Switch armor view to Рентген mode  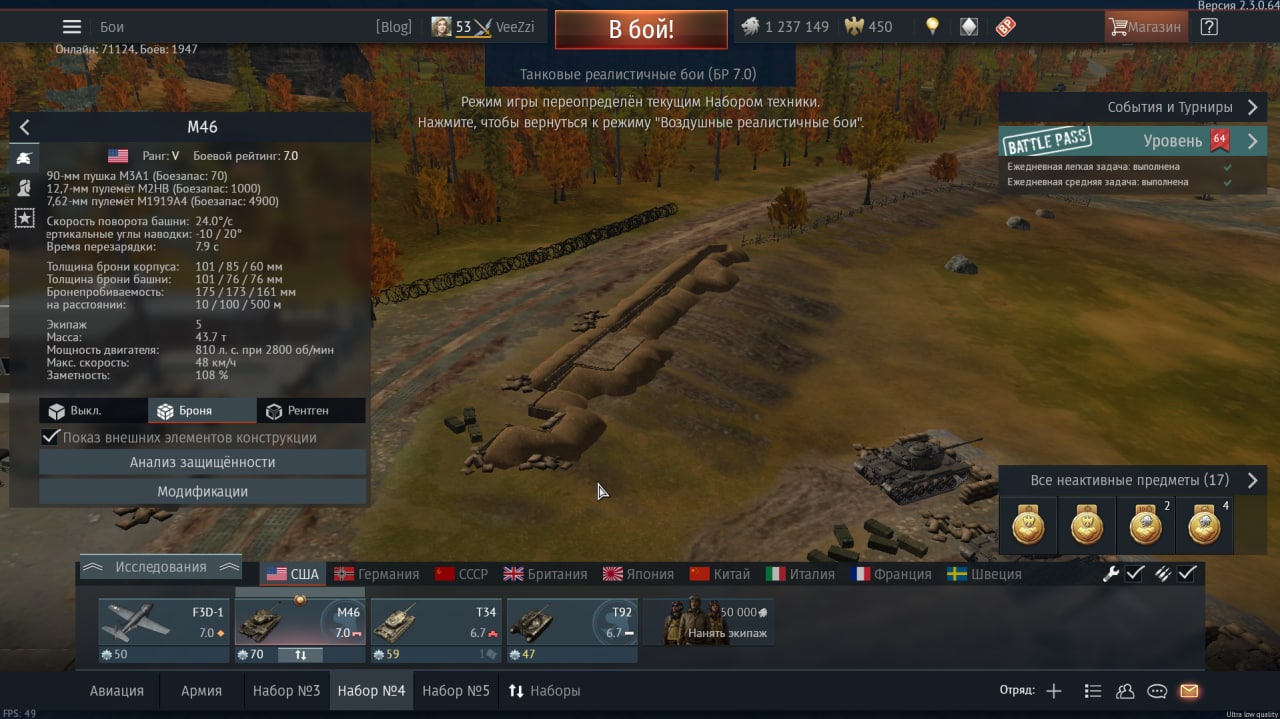(309, 411)
